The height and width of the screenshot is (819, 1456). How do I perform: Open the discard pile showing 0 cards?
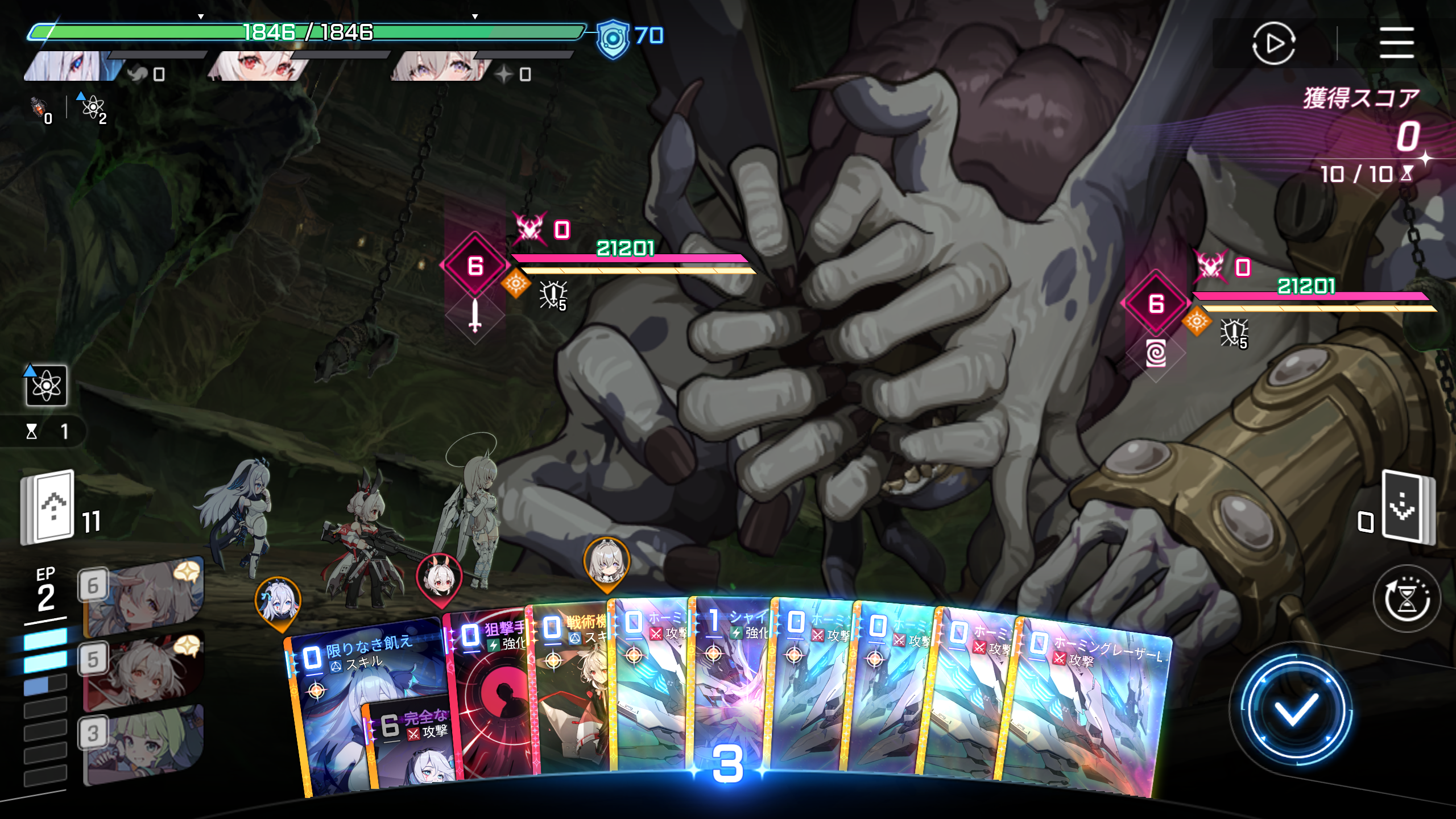pyautogui.click(x=1406, y=506)
